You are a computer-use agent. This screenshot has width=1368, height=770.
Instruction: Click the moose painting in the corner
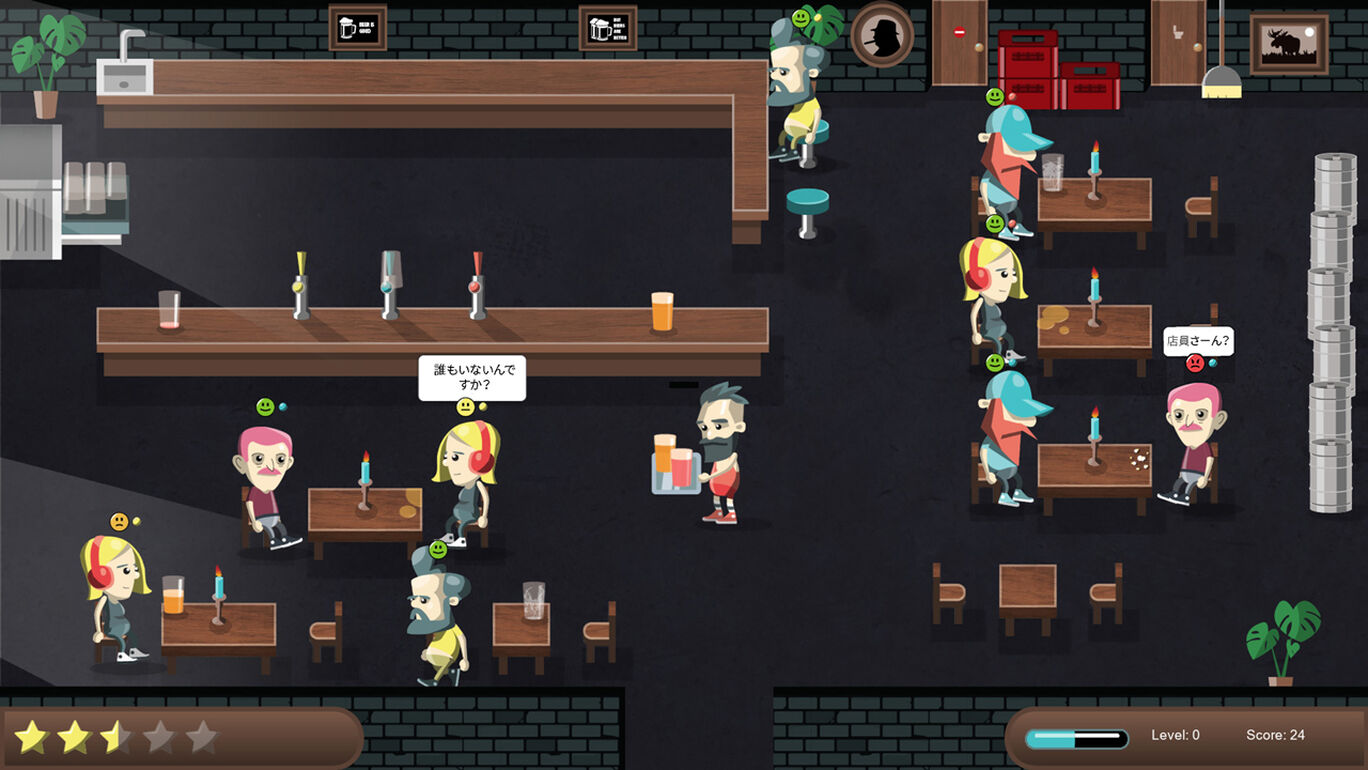point(1290,40)
